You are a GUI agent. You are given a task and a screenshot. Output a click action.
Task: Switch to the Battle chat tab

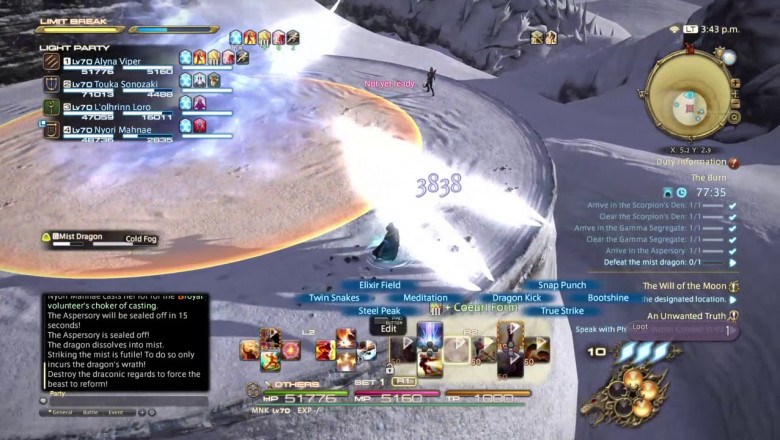[90, 411]
